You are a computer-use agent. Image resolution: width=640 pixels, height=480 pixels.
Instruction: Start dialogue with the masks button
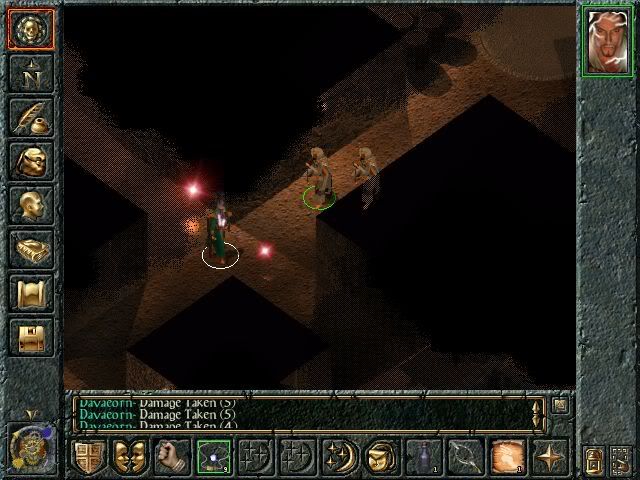point(130,457)
